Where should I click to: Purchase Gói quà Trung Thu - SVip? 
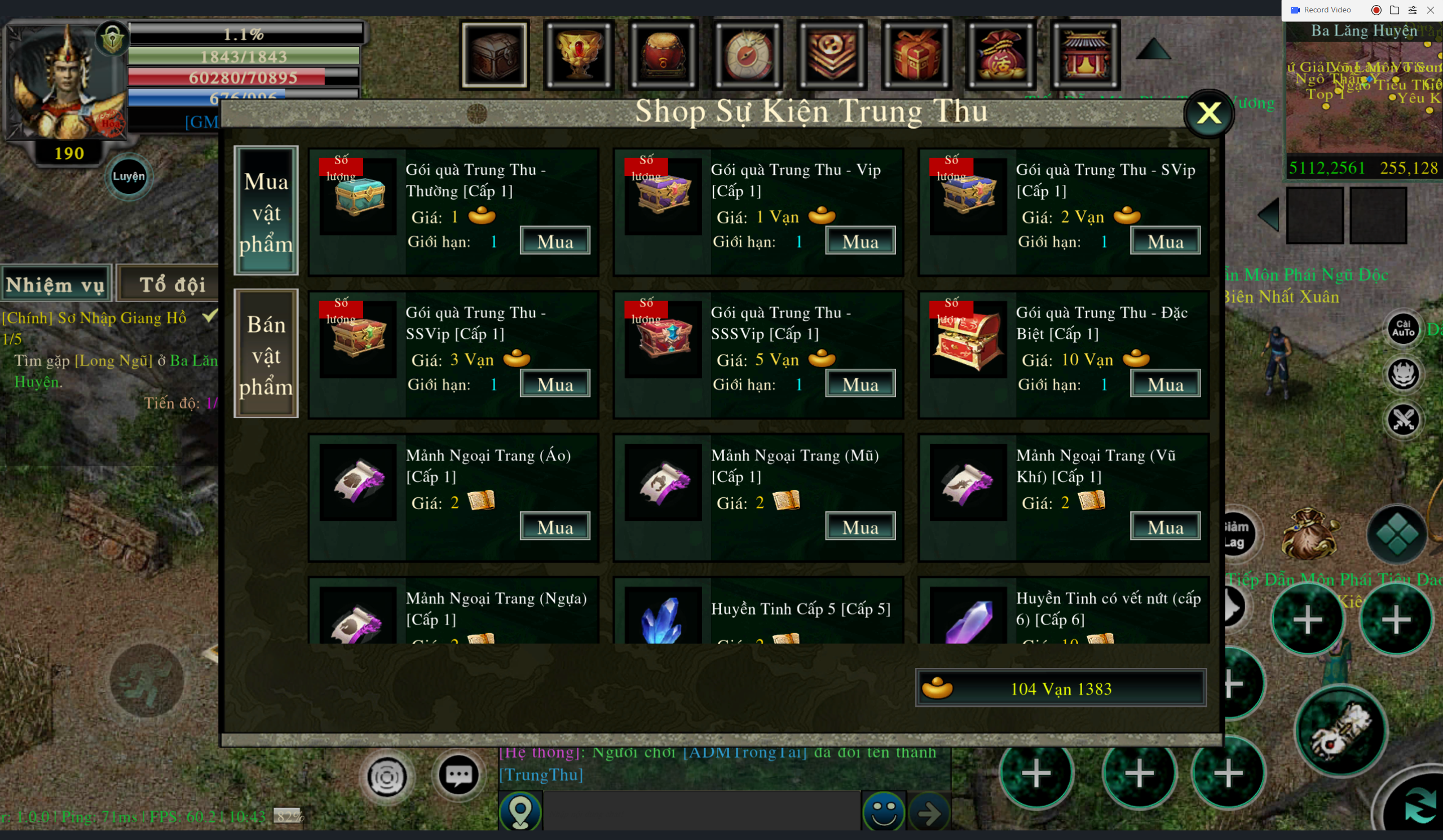click(1165, 241)
